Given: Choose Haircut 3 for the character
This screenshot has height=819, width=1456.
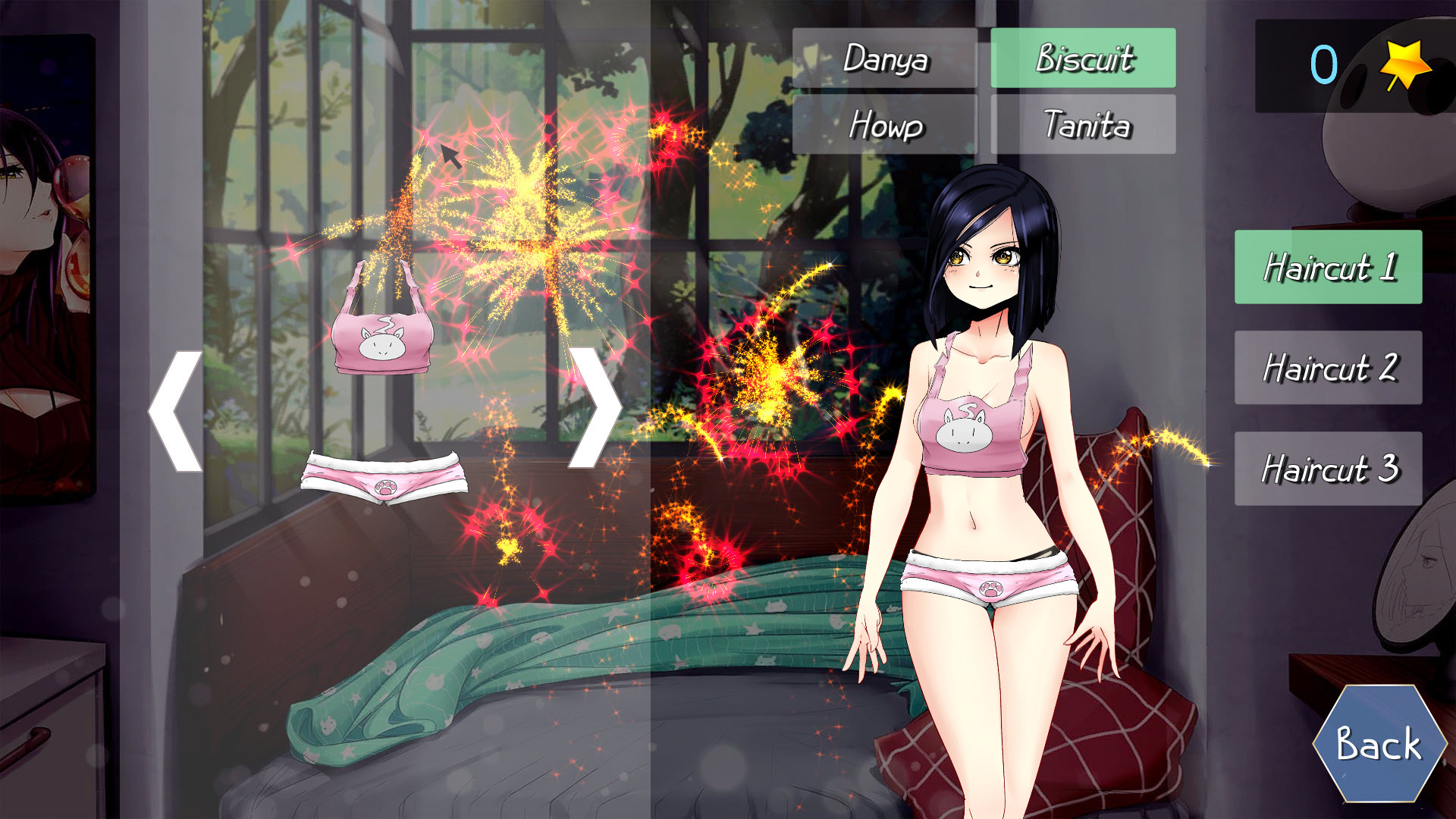Looking at the screenshot, I should click(1328, 469).
